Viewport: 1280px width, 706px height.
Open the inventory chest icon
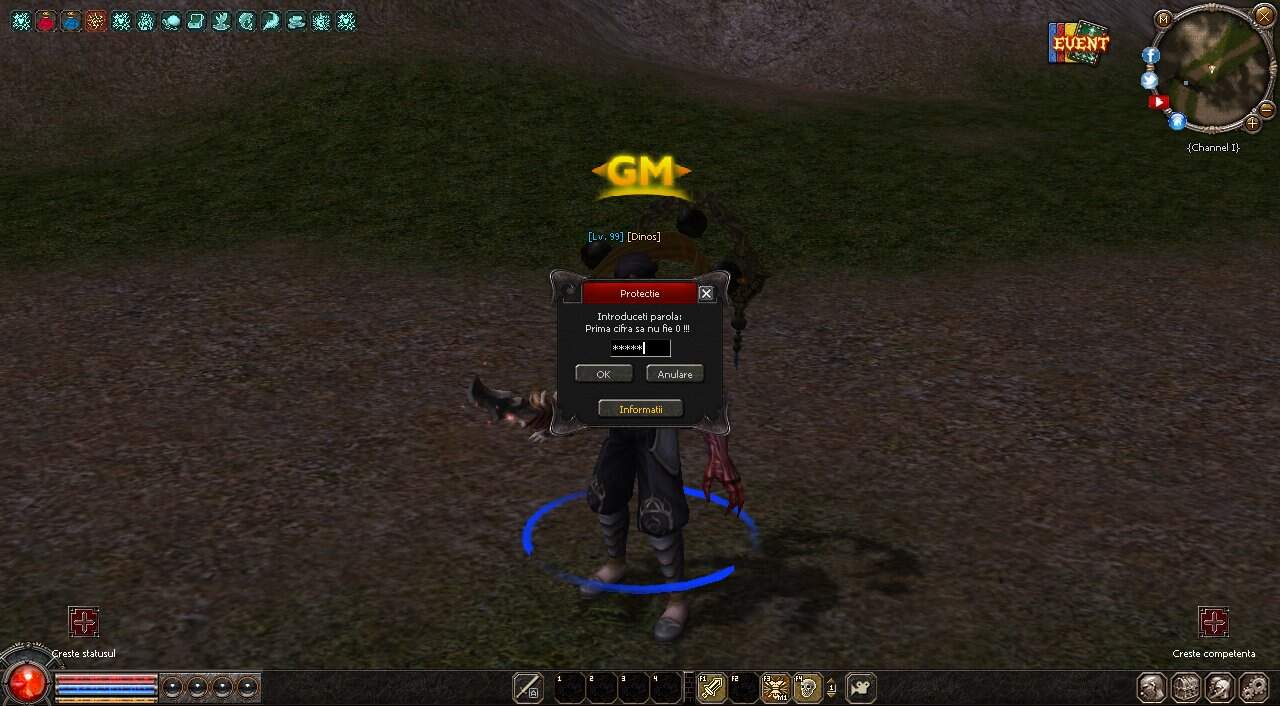coord(1186,688)
